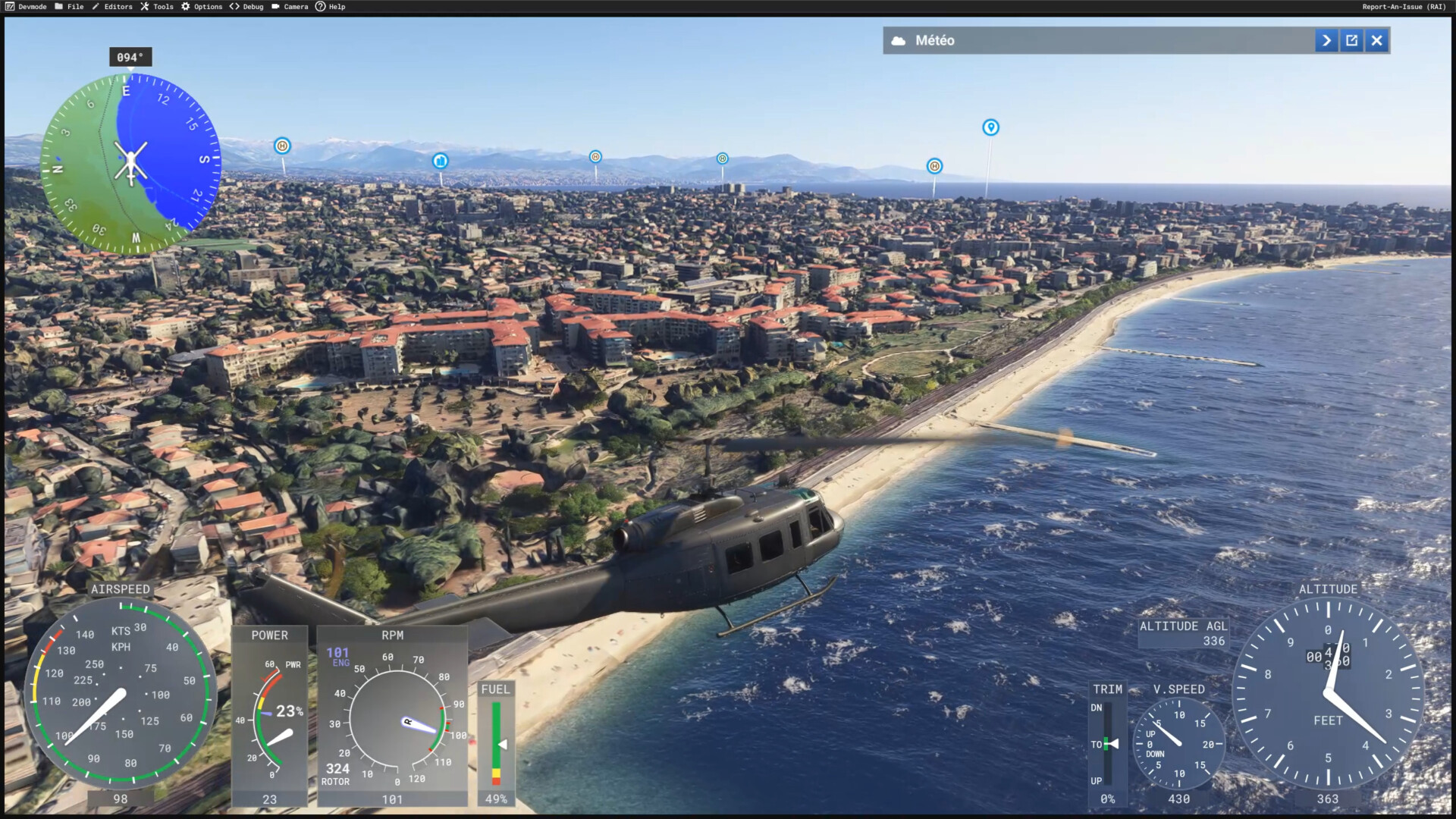Image resolution: width=1456 pixels, height=819 pixels.
Task: Select the tall location pin marker
Action: tap(990, 127)
